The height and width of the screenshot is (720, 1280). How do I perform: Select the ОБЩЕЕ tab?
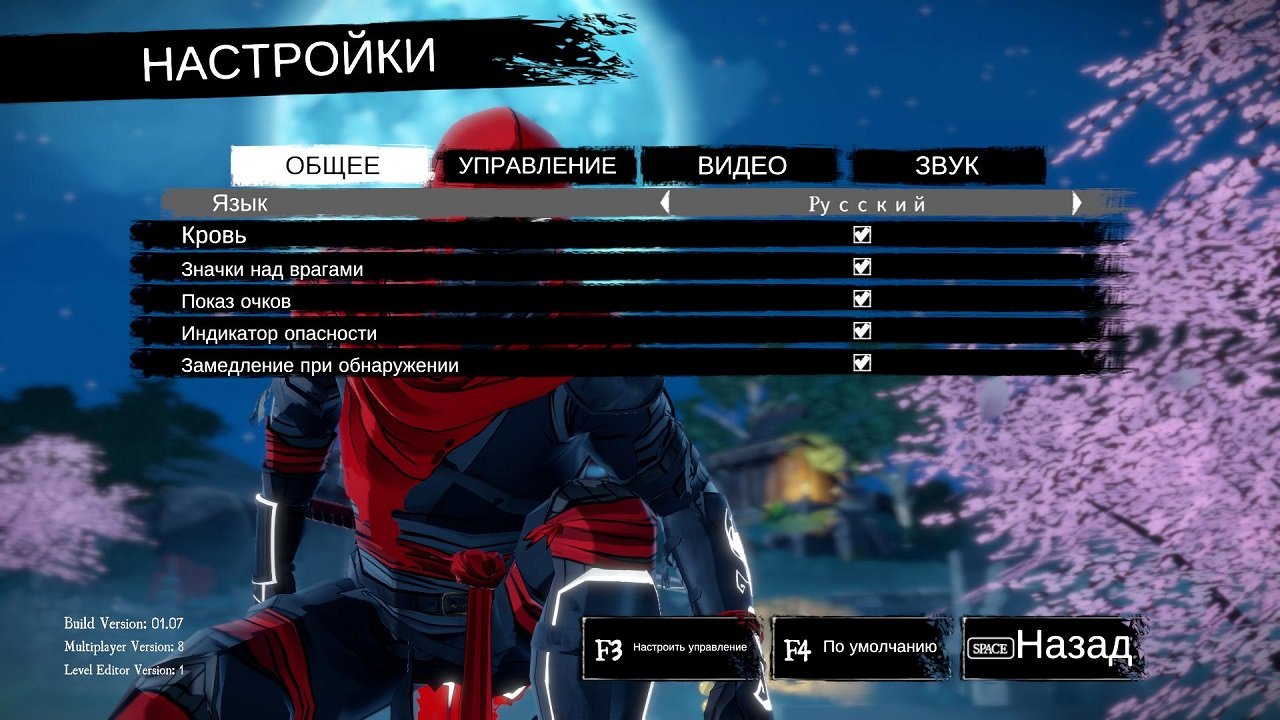coord(330,166)
